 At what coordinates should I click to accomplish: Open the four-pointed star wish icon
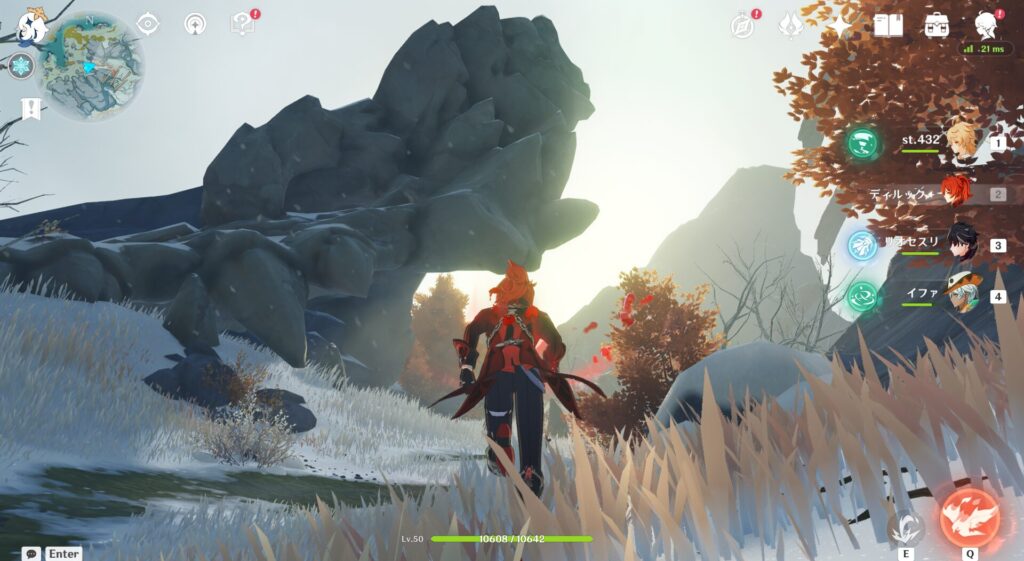pyautogui.click(x=840, y=25)
